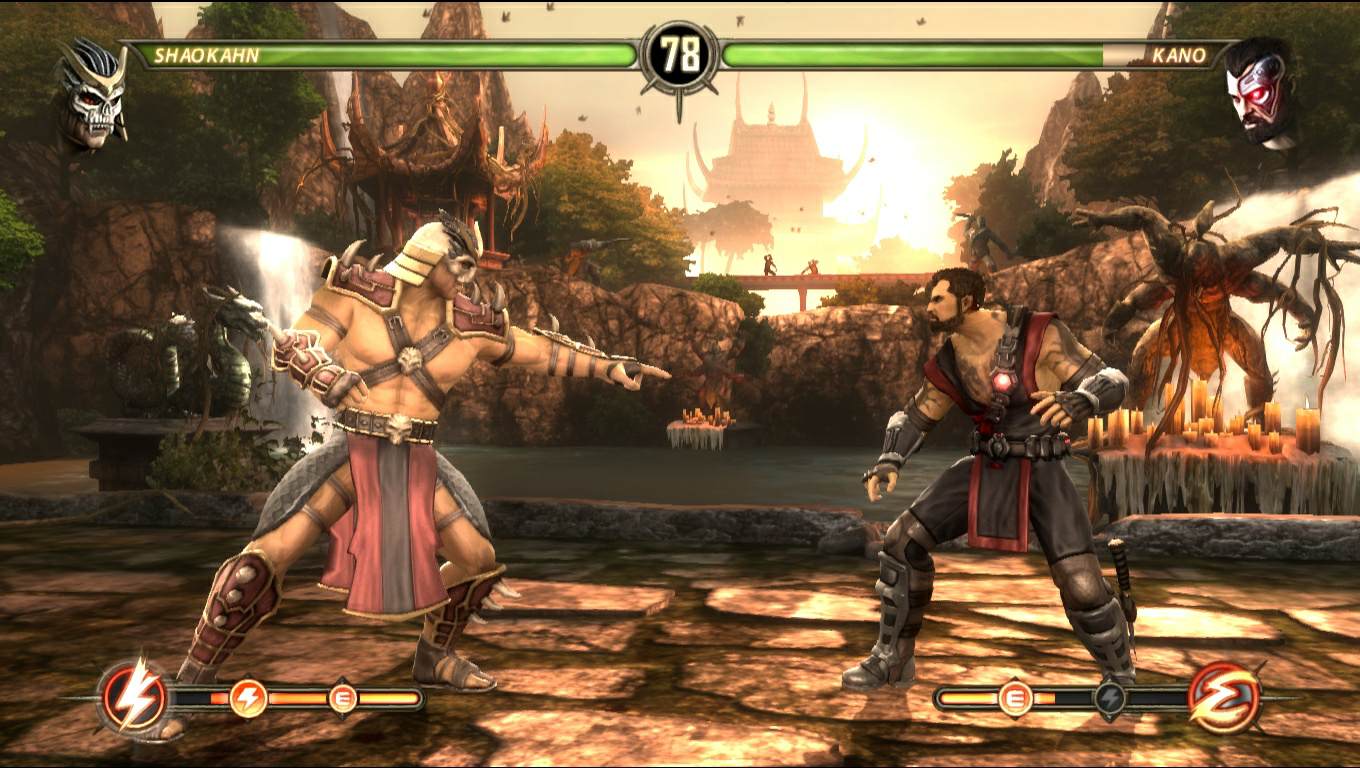
Task: Select Shao Kahn's large lightning super meter emblem
Action: (x=134, y=695)
